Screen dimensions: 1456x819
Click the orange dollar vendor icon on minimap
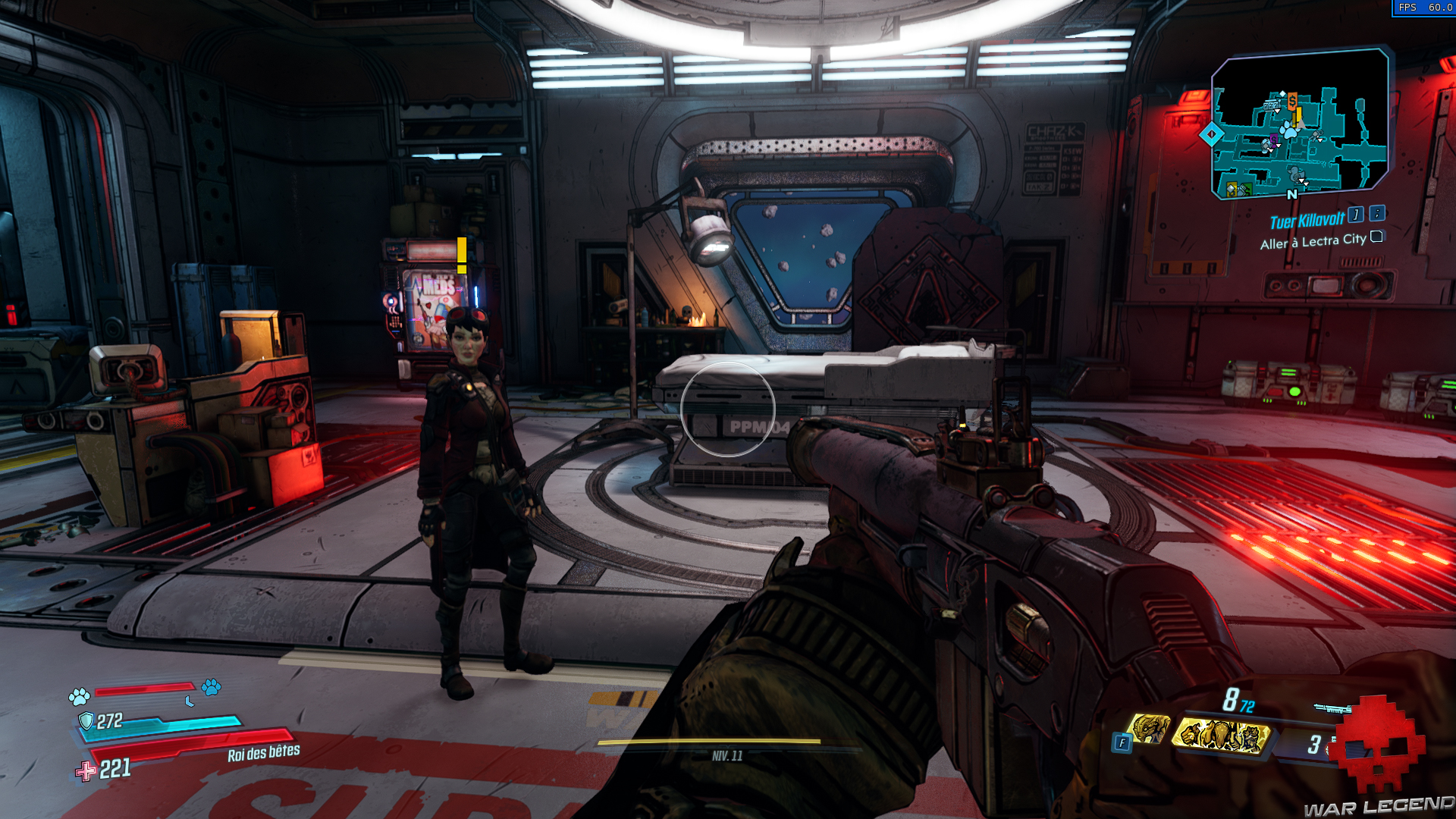(1292, 101)
